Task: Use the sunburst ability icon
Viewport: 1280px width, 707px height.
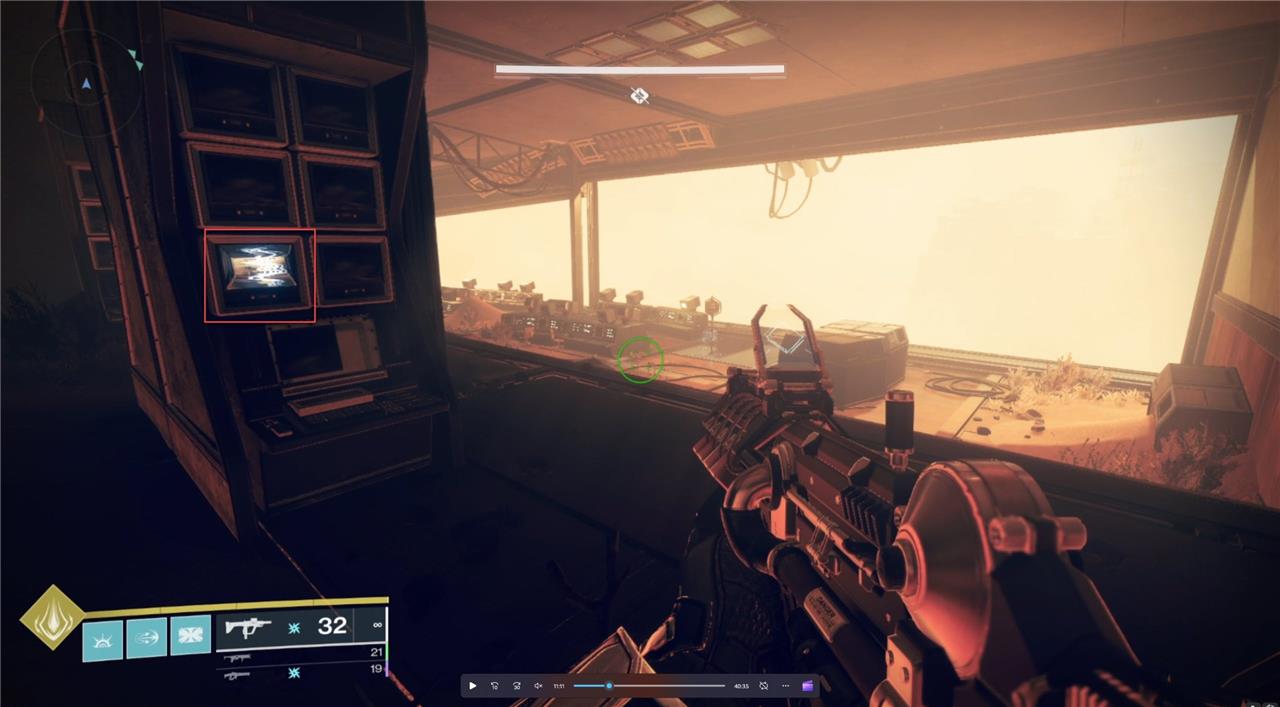Action: [102, 639]
